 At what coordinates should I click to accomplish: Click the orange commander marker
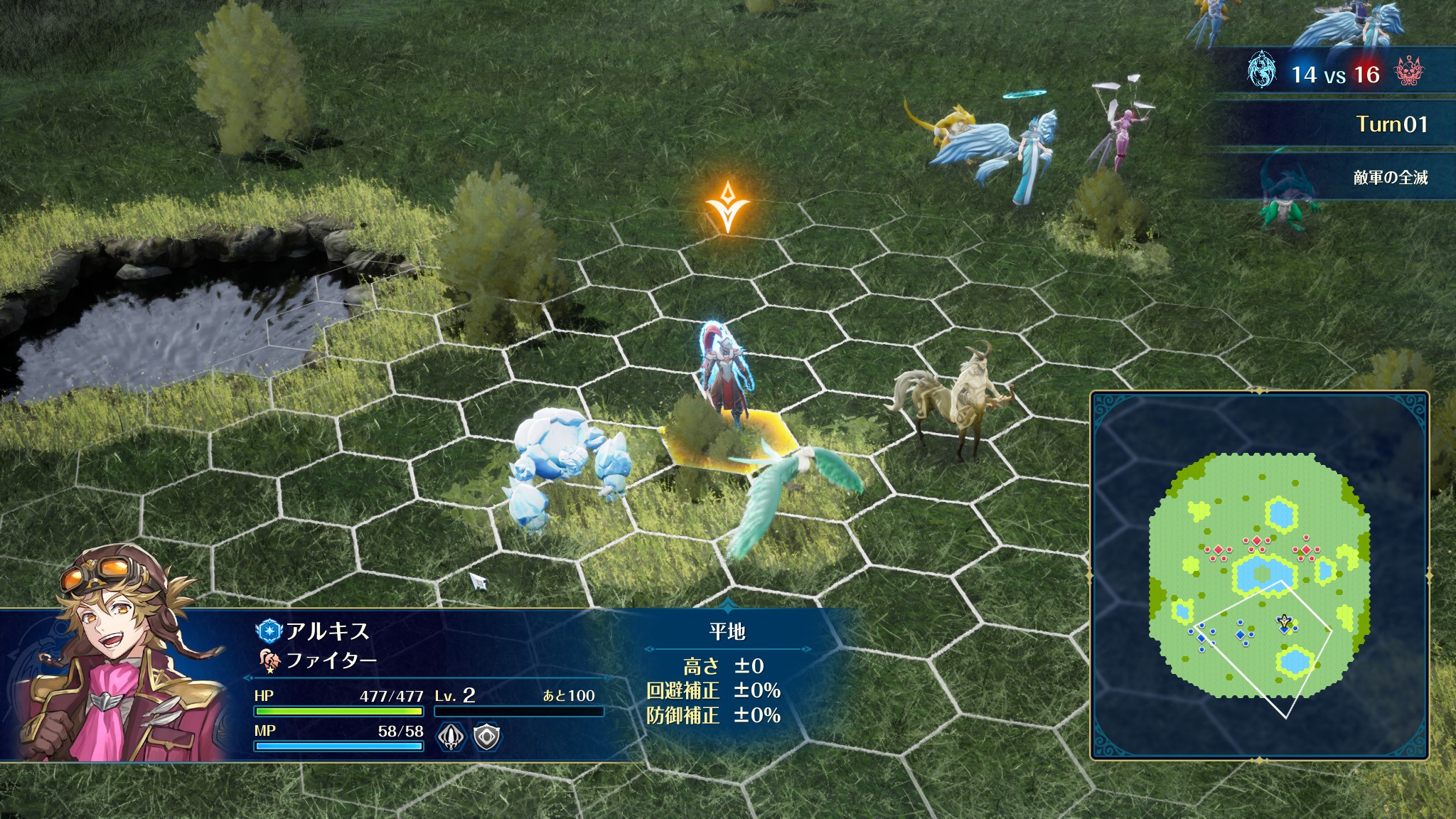pyautogui.click(x=727, y=206)
